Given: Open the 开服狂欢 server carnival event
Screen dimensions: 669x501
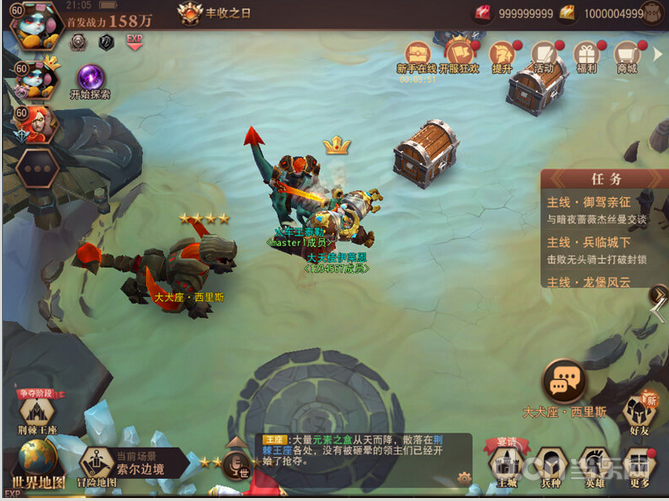Looking at the screenshot, I should (460, 55).
